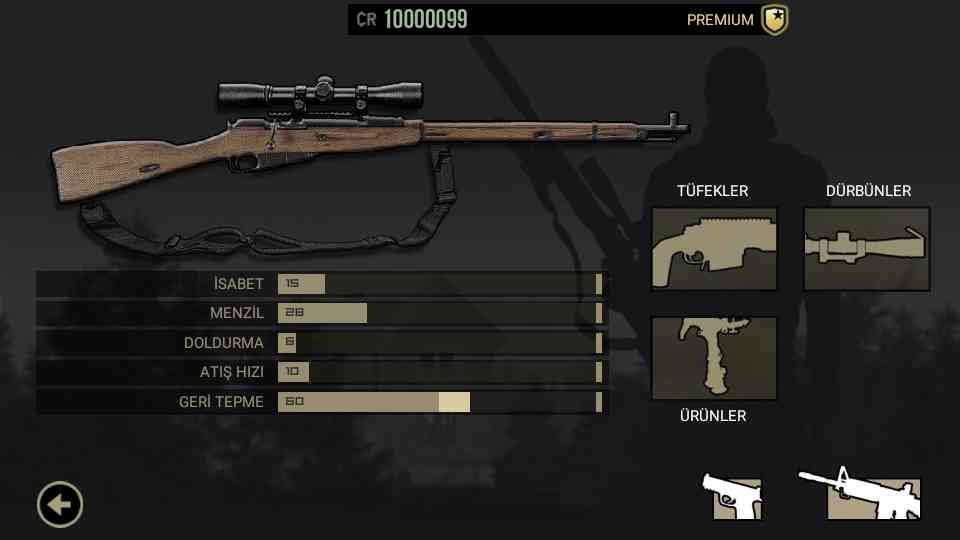Go back with the arrow button

click(60, 505)
